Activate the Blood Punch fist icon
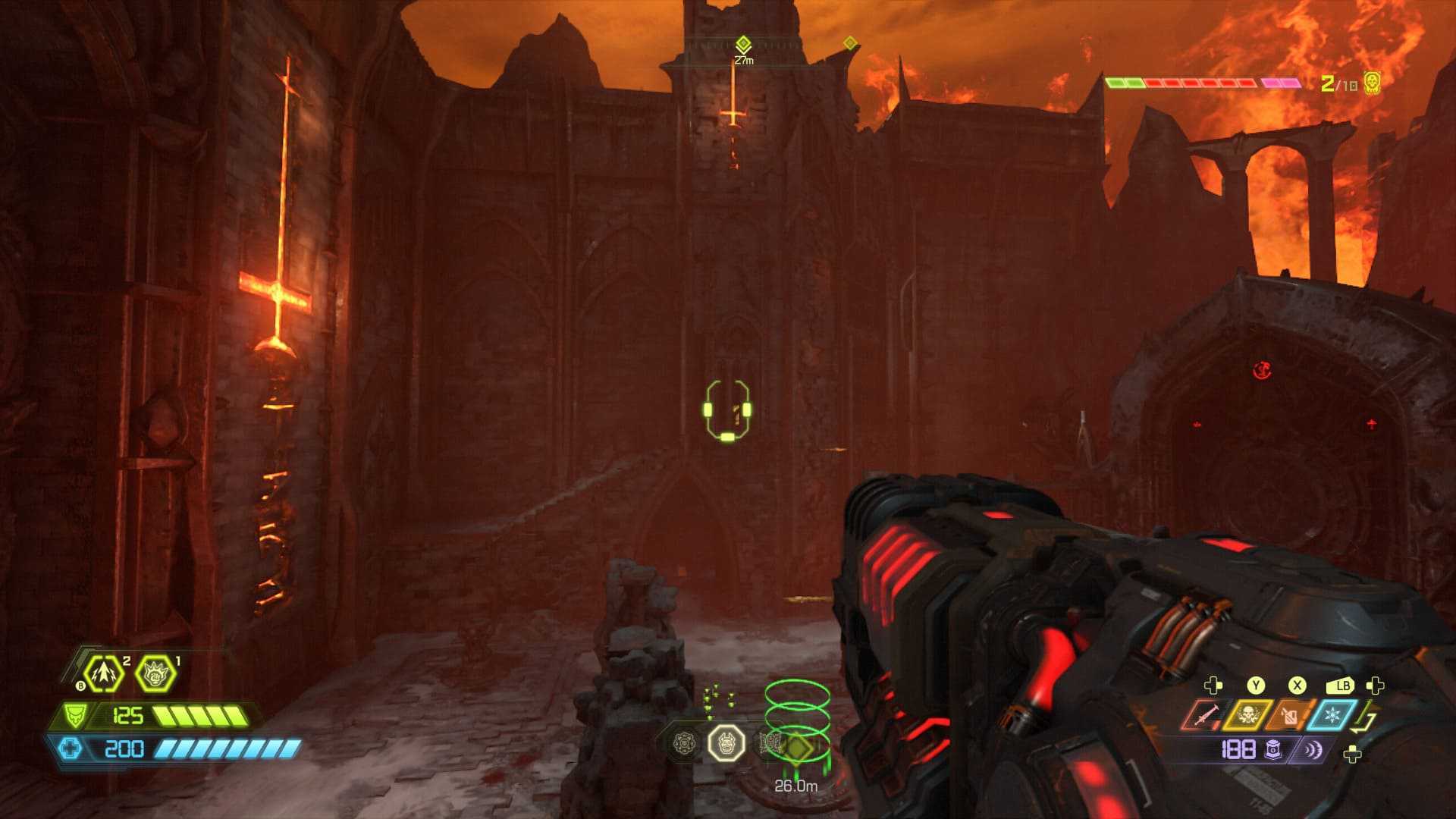This screenshot has height=819, width=1456. pyautogui.click(x=155, y=673)
